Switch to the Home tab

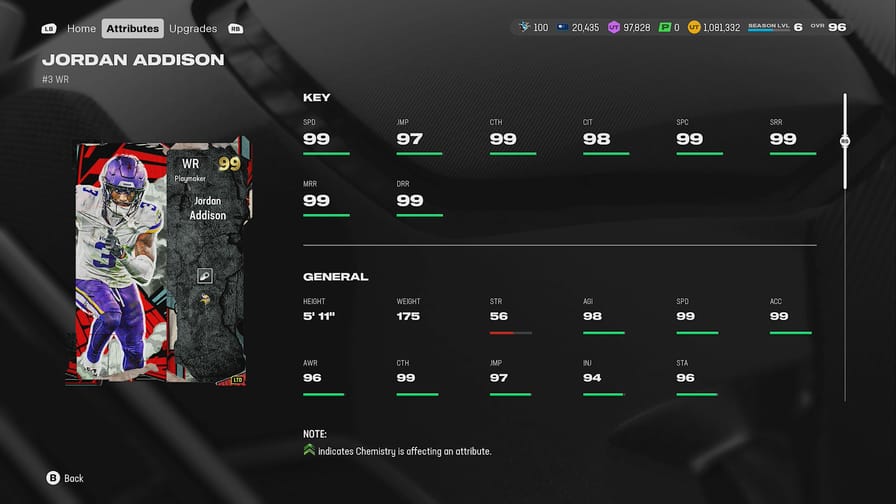(x=81, y=28)
